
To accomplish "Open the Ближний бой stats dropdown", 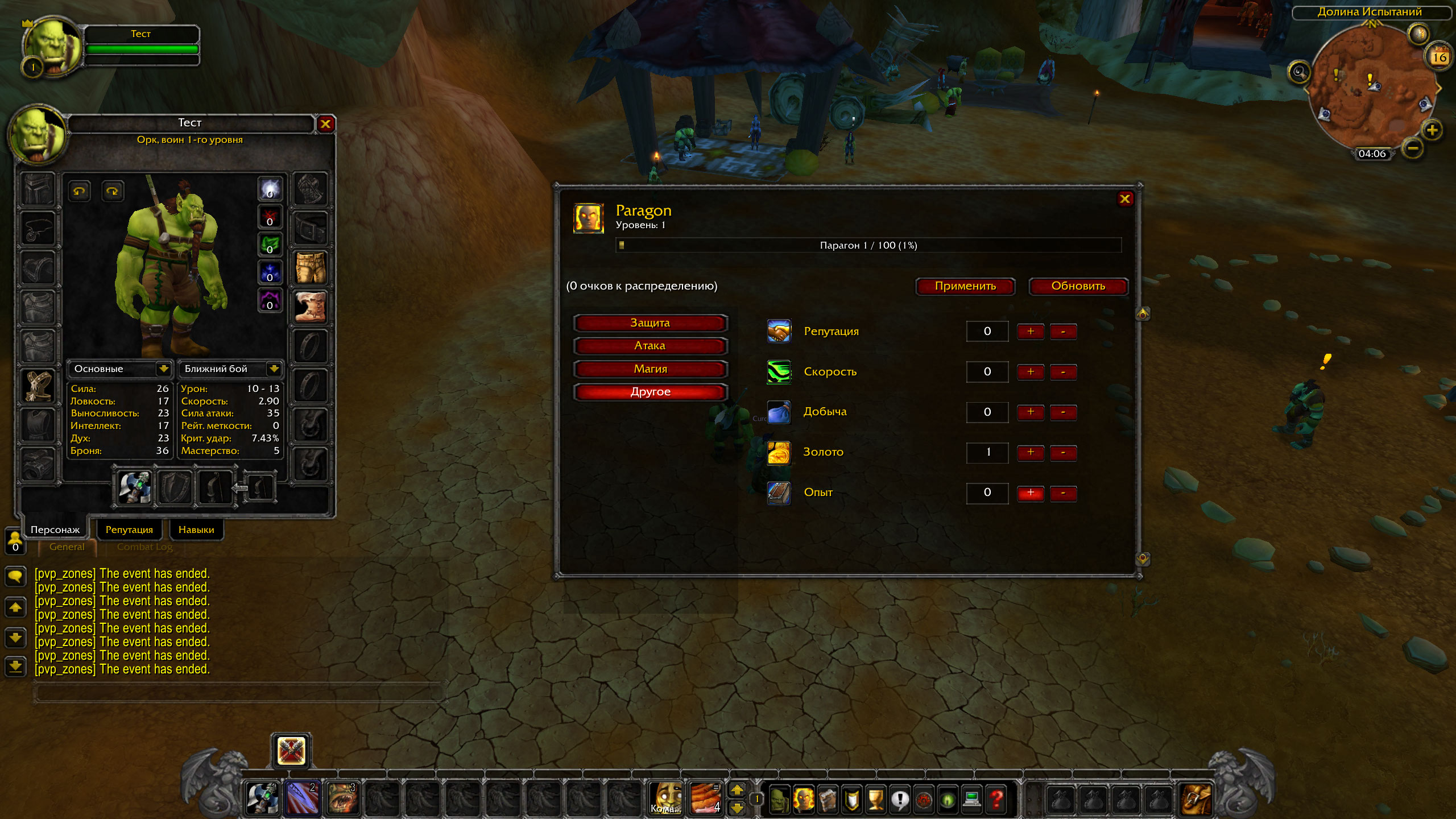I will tap(274, 369).
